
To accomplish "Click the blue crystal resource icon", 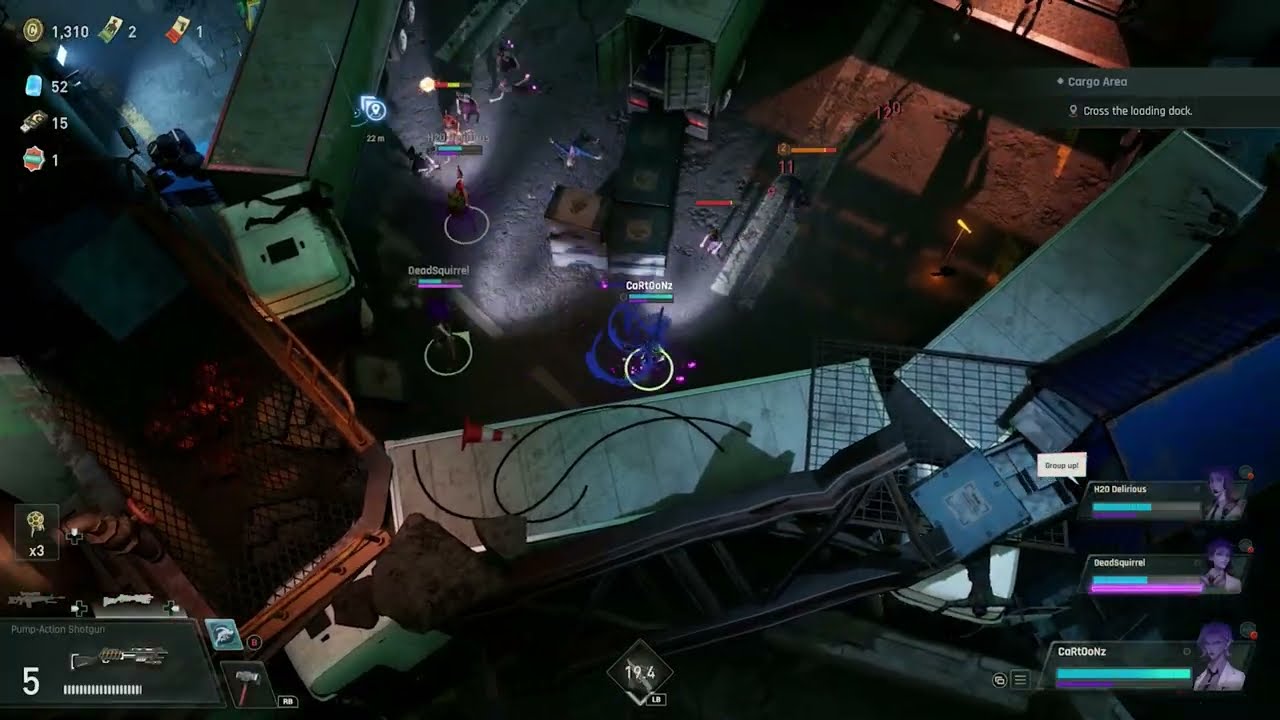I will [x=34, y=86].
